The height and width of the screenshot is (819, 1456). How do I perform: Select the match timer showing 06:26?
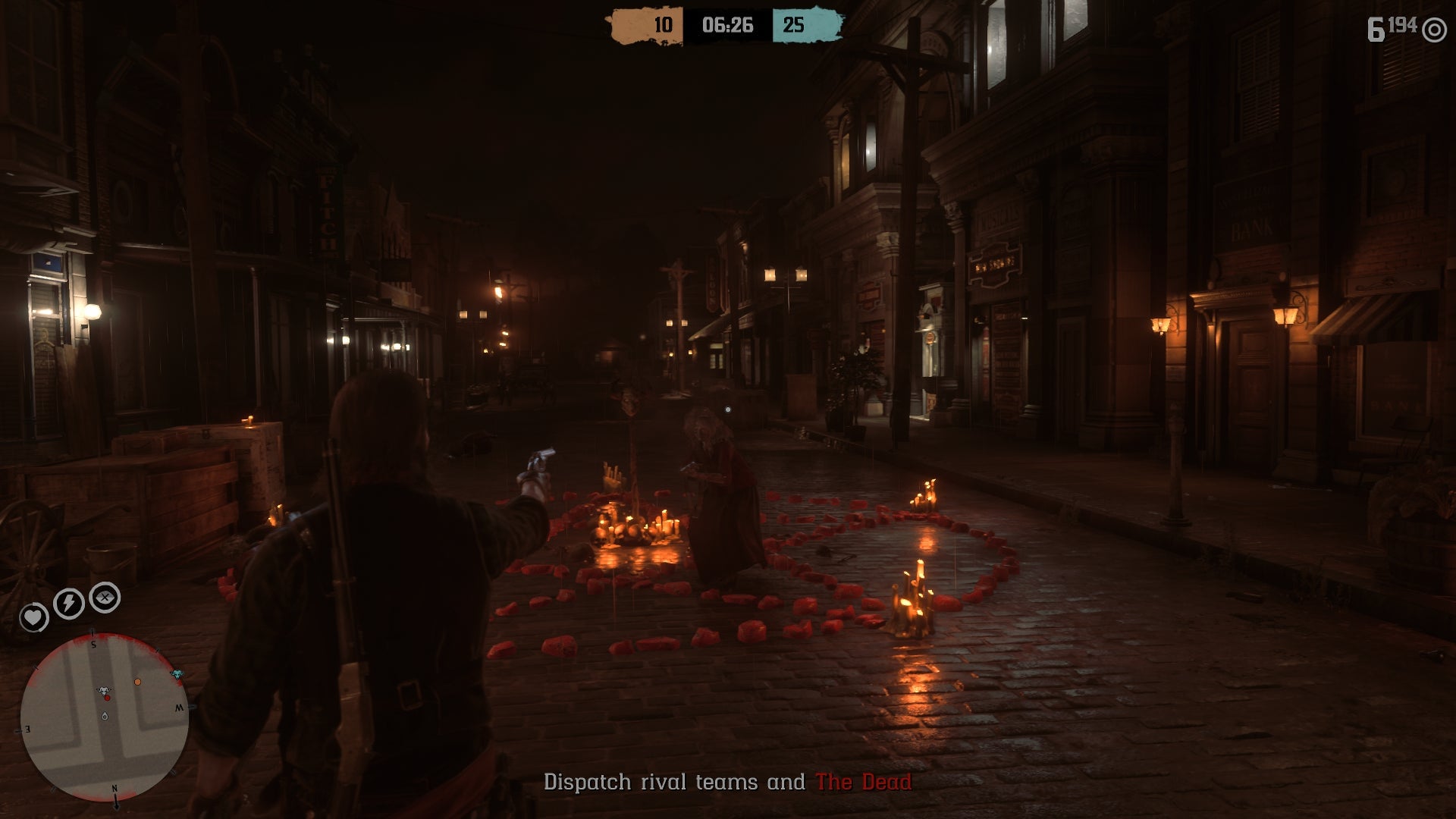click(x=730, y=24)
